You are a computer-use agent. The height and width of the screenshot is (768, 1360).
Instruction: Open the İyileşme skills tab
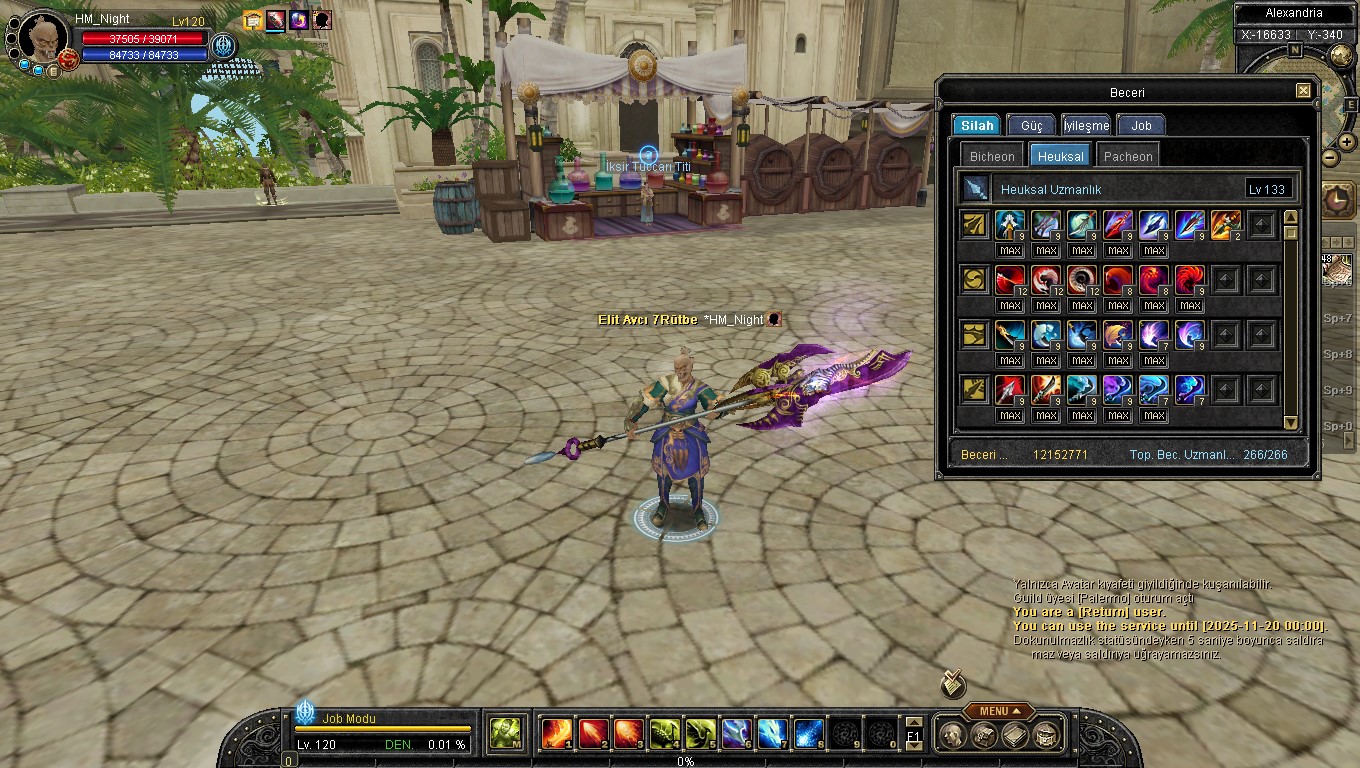click(x=1086, y=126)
